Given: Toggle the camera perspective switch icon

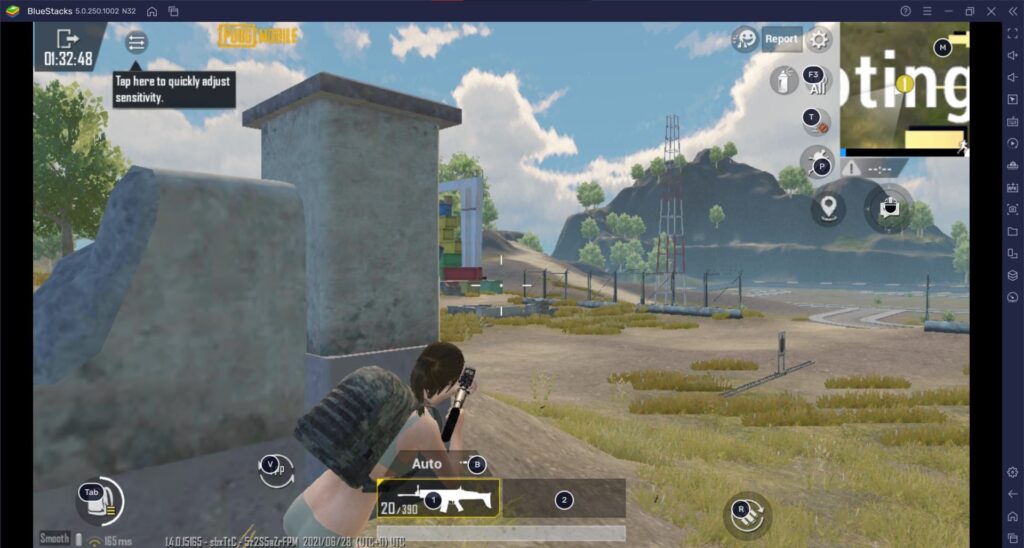Looking at the screenshot, I should tap(274, 468).
